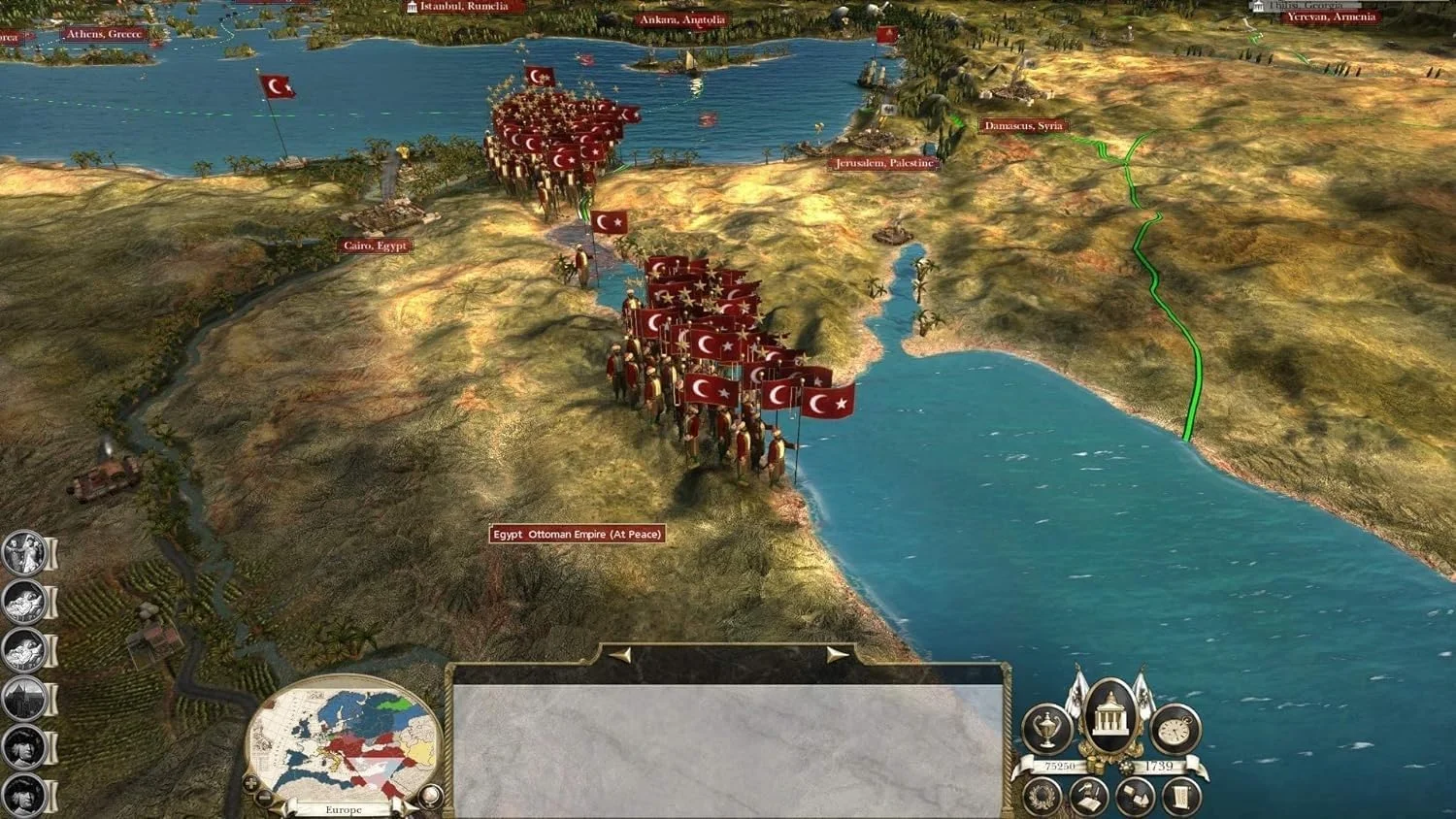
Task: Click the globe button beside the minimap
Action: click(430, 797)
